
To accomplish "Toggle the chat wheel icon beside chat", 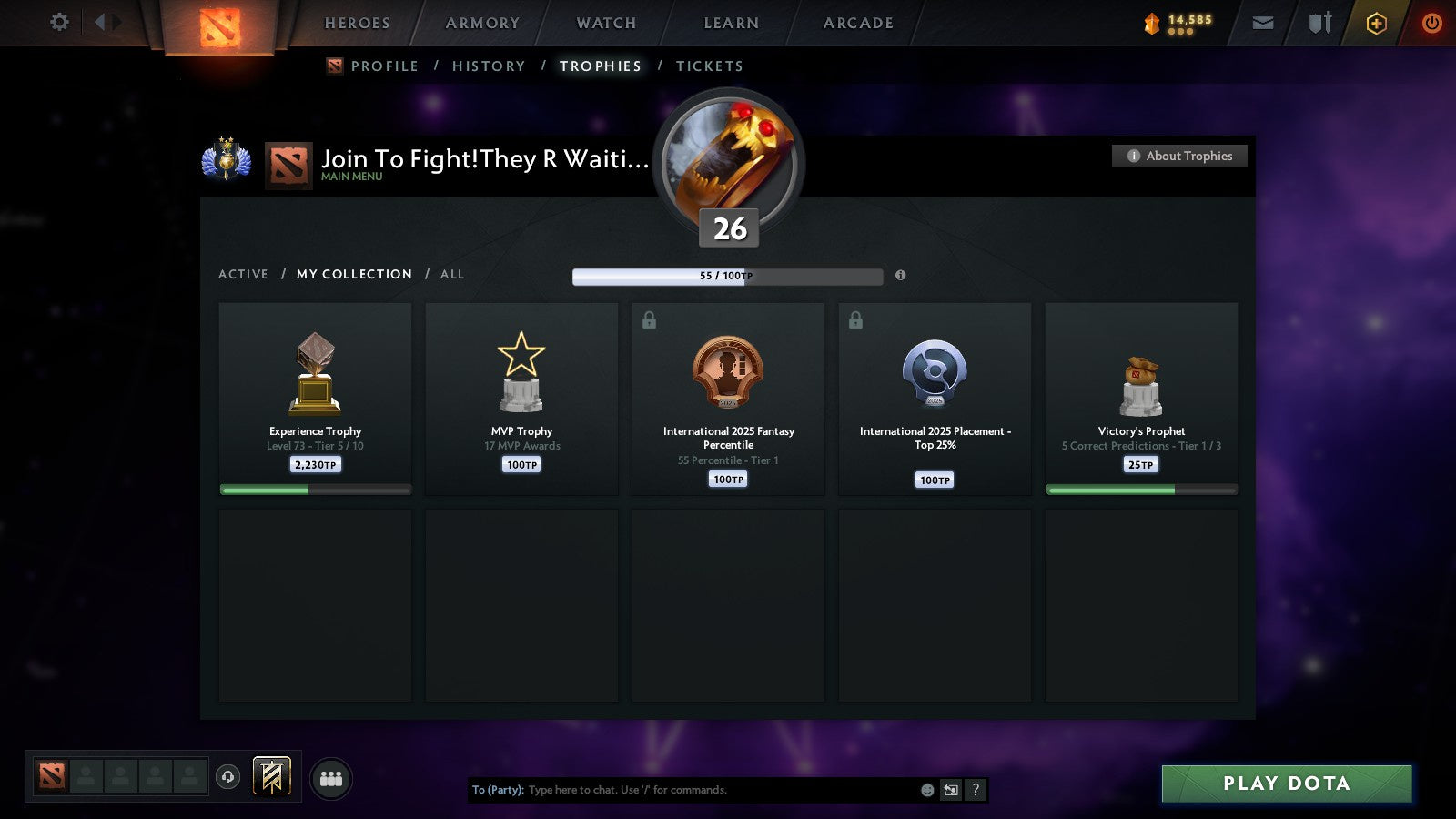I will [951, 790].
